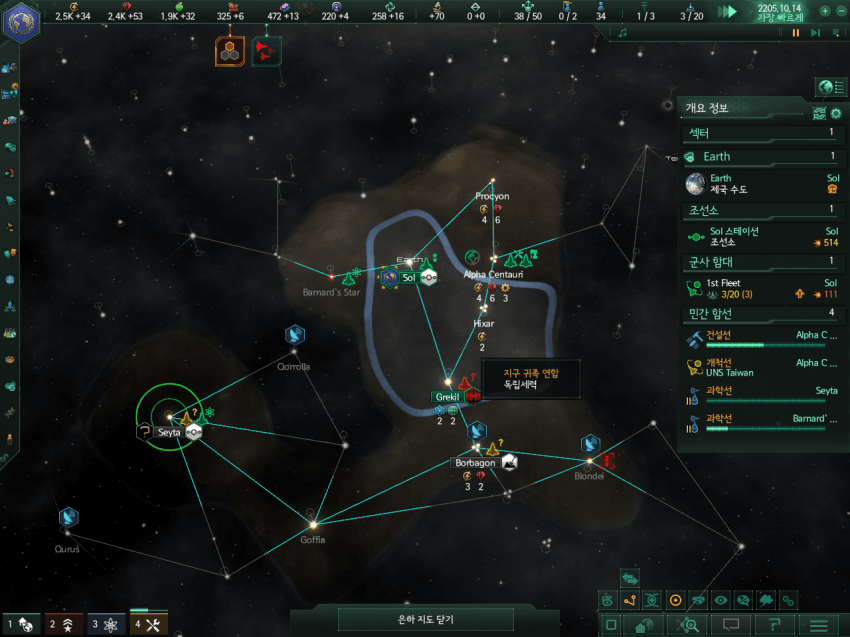Toggle the eye map mode filter
This screenshot has height=637, width=850.
tap(720, 600)
